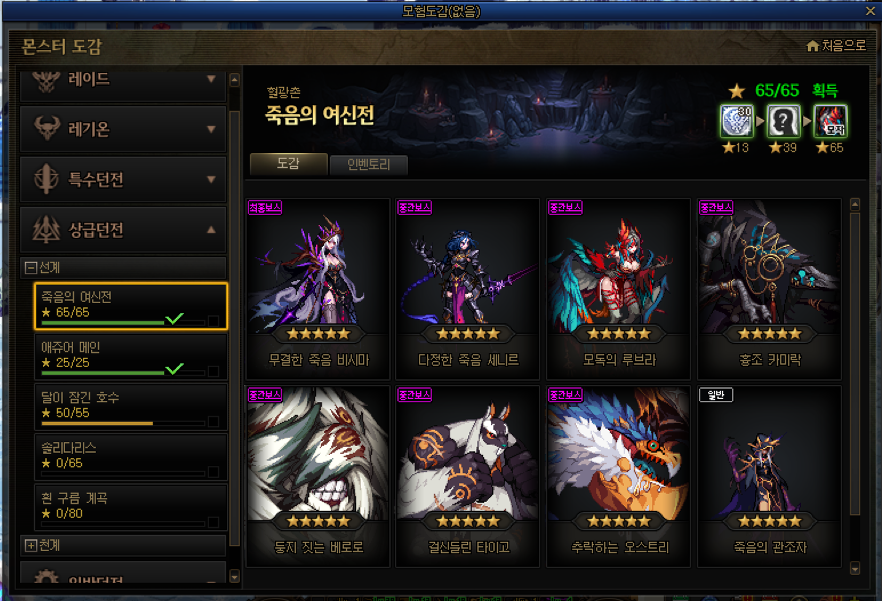882x601 pixels.
Task: Collapse the 선계 tree node
Action: [30, 267]
